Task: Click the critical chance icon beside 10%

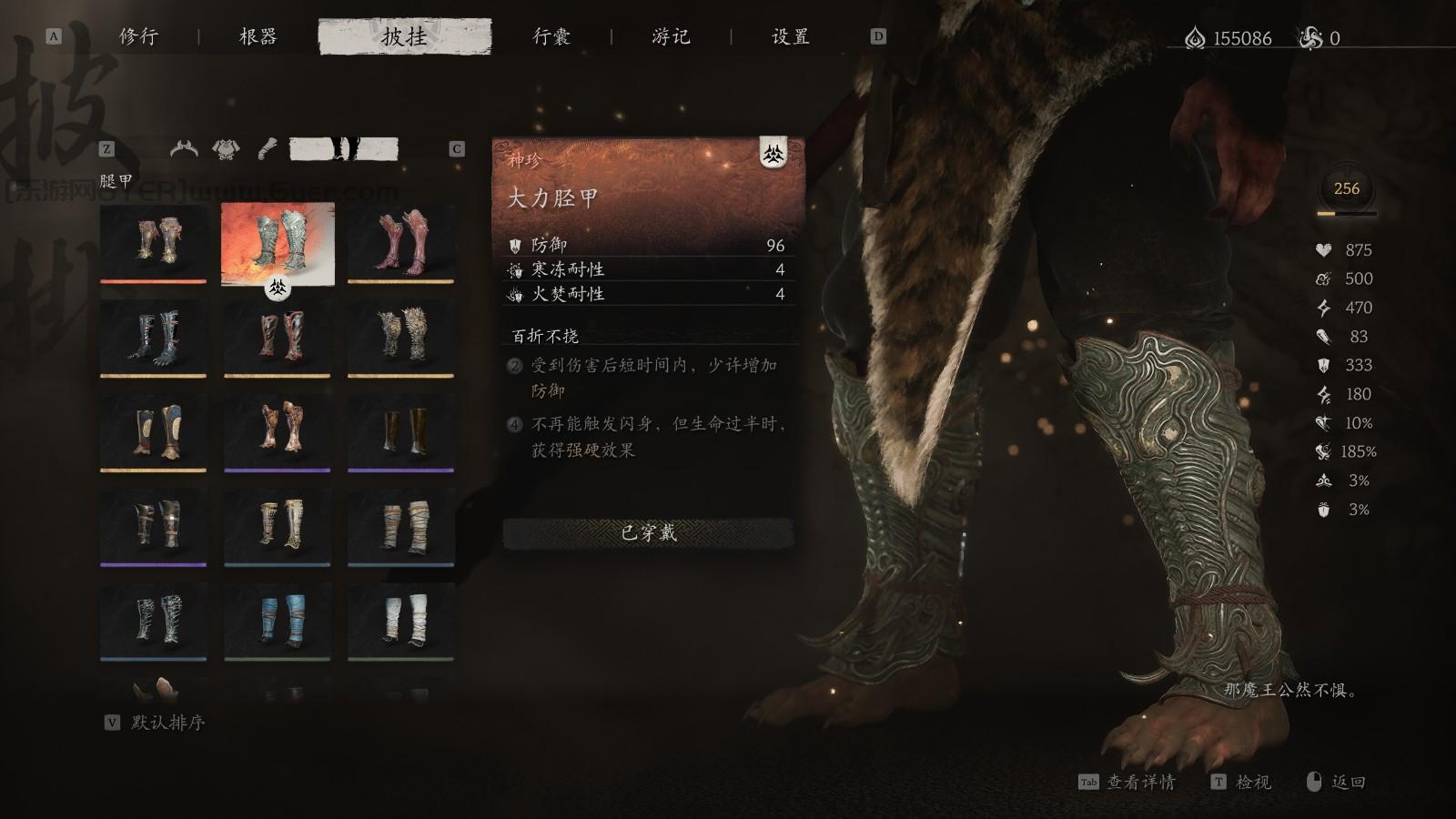Action: (1324, 422)
